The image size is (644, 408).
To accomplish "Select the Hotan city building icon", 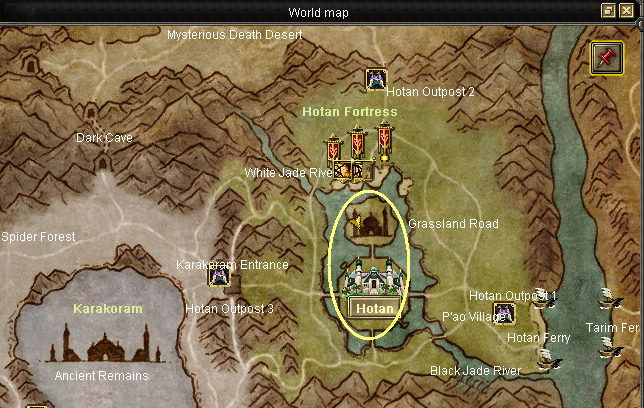I will 374,277.
